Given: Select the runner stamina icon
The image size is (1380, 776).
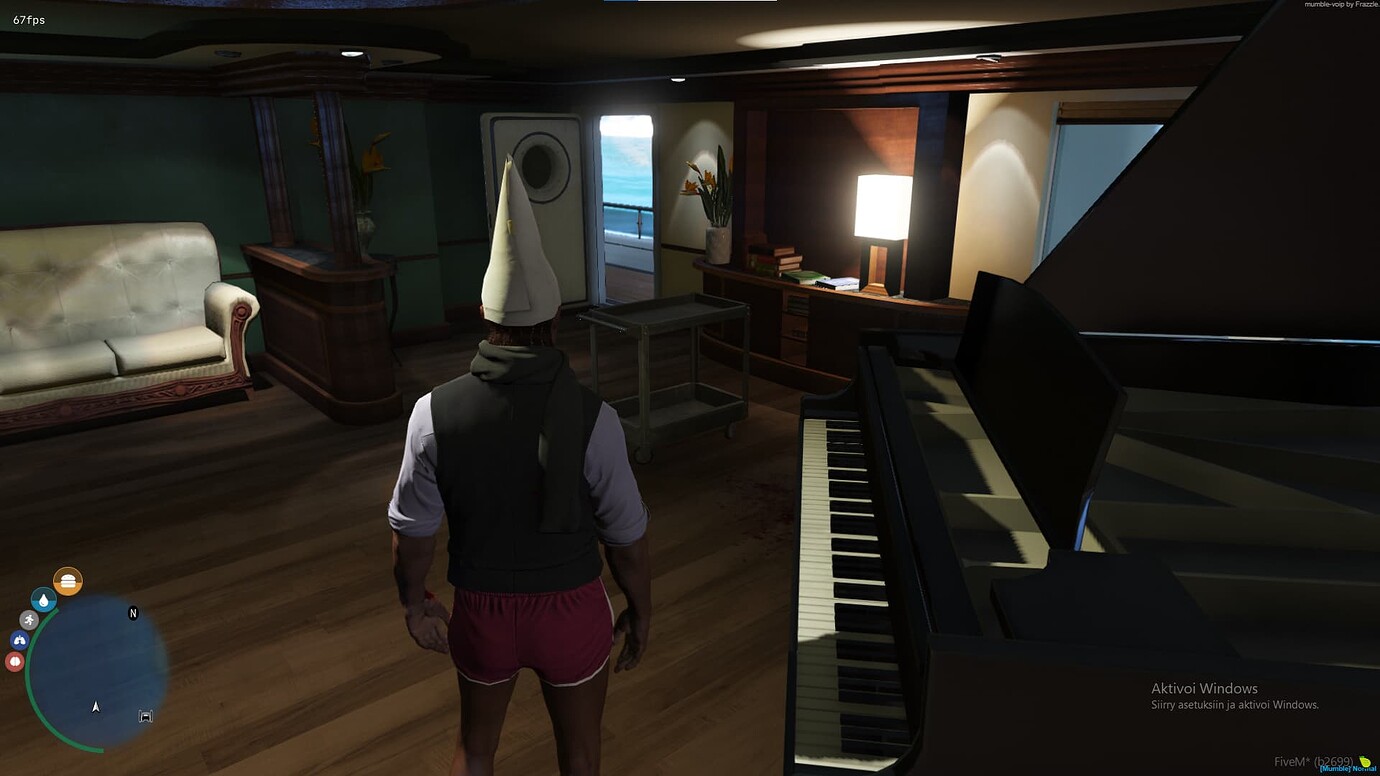Looking at the screenshot, I should [x=28, y=619].
